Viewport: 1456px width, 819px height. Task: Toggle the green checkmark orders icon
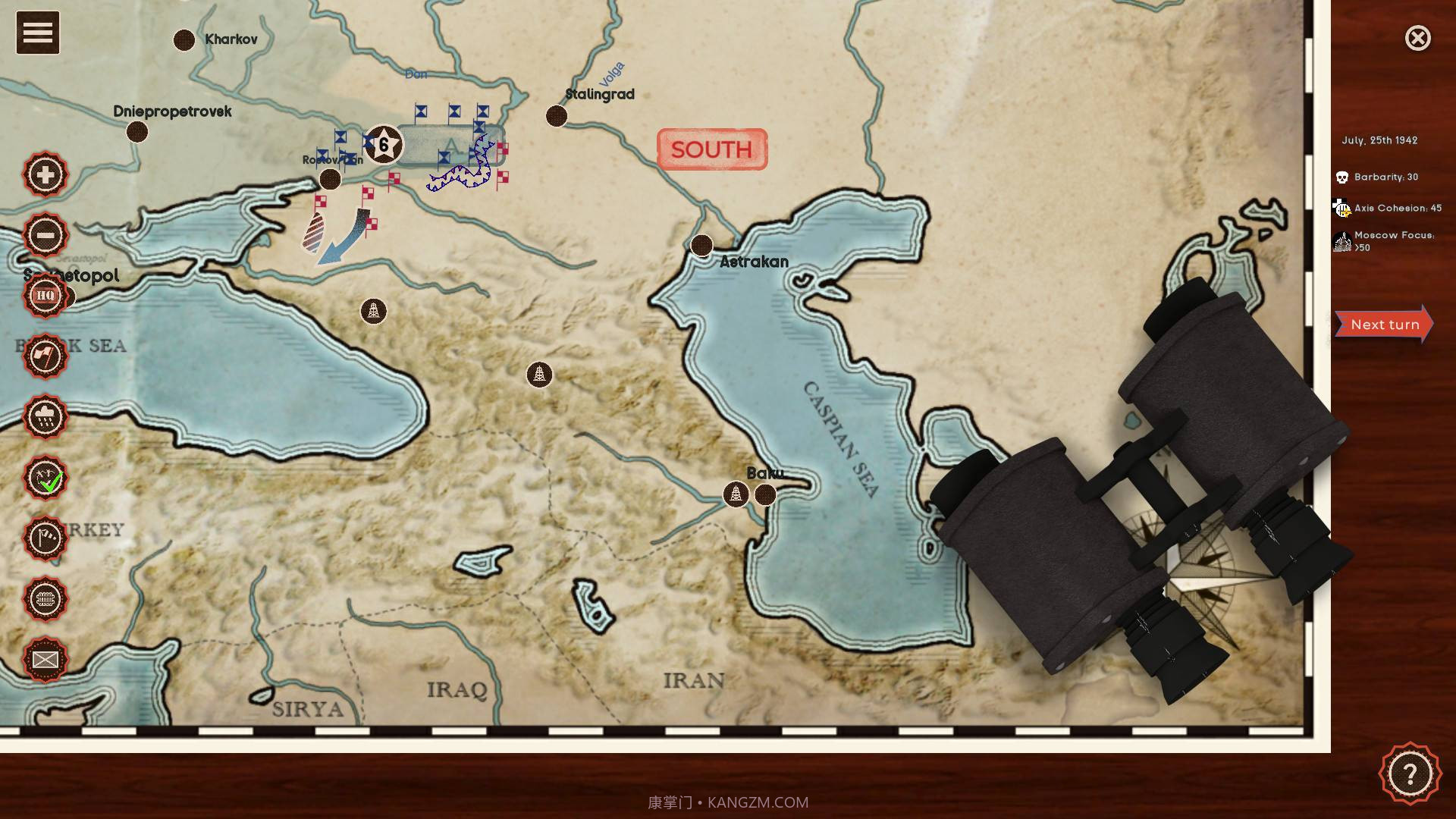[x=45, y=479]
